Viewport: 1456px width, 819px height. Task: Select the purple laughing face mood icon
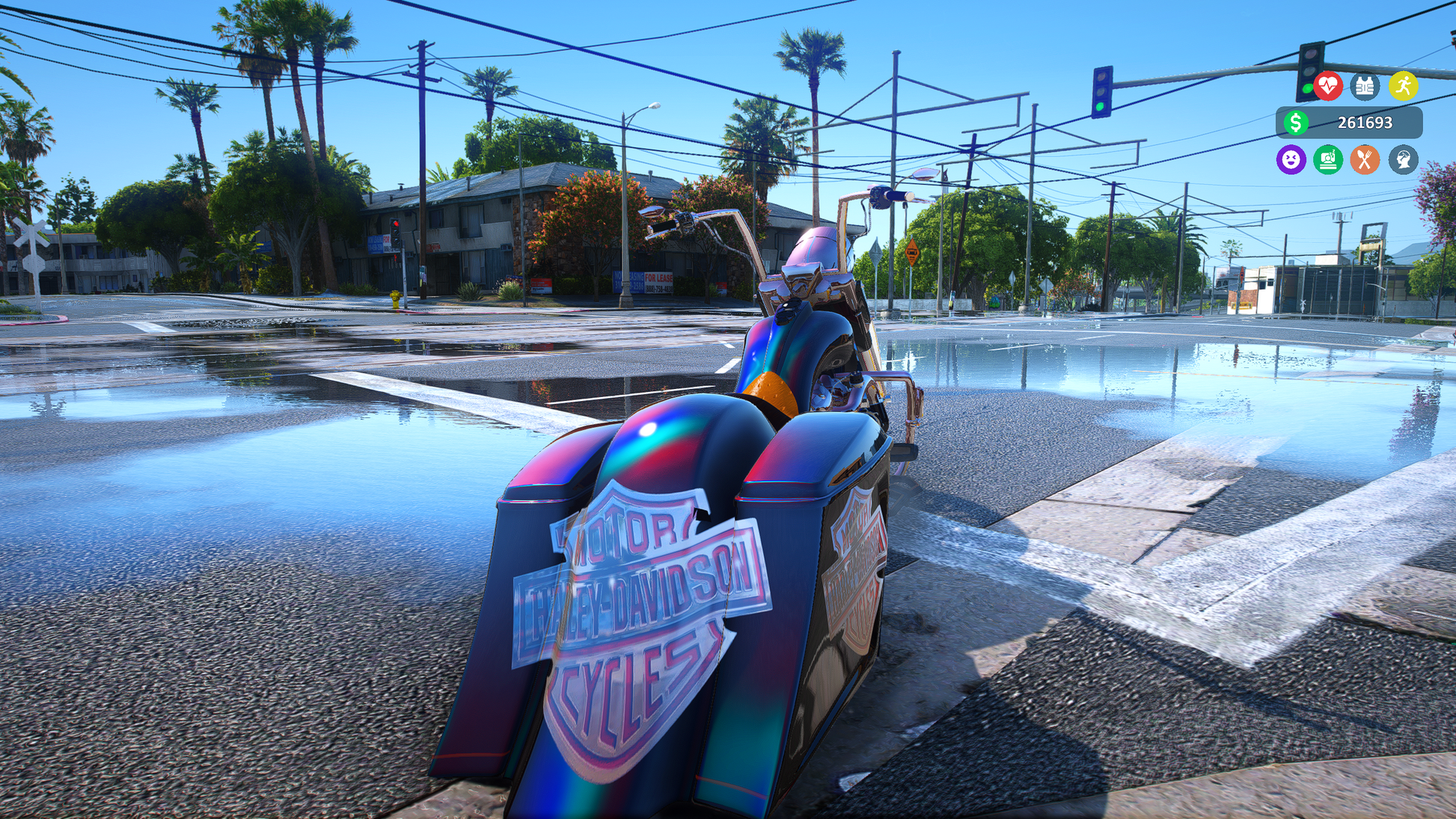tap(1291, 159)
